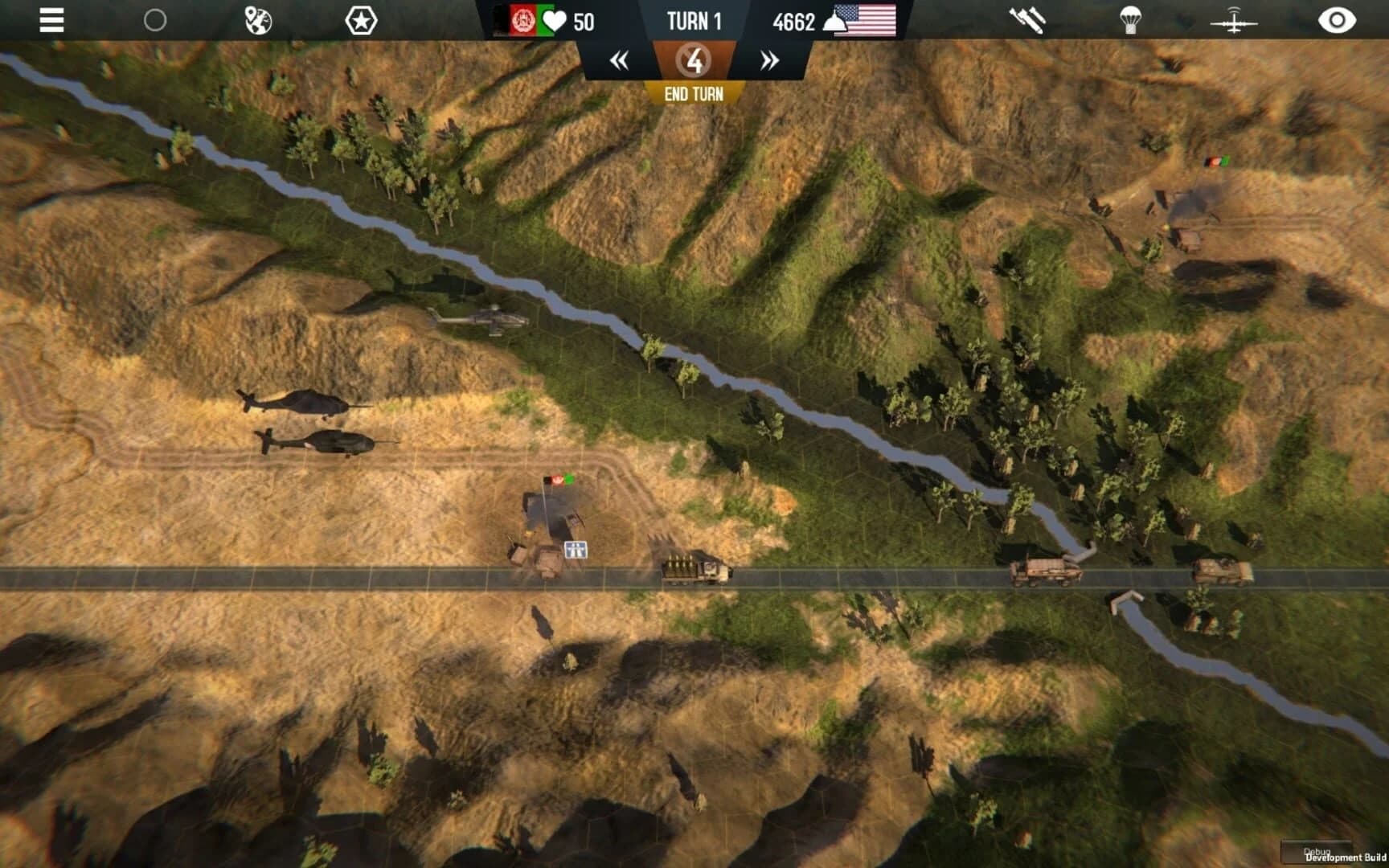The image size is (1389, 868).
Task: Open the hamburger menu
Action: [50, 20]
